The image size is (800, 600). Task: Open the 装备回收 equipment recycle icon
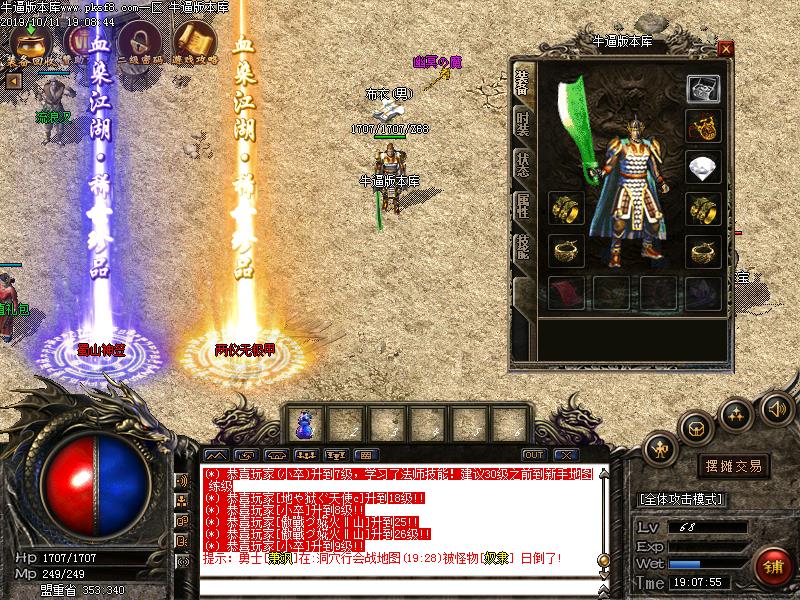pos(29,42)
